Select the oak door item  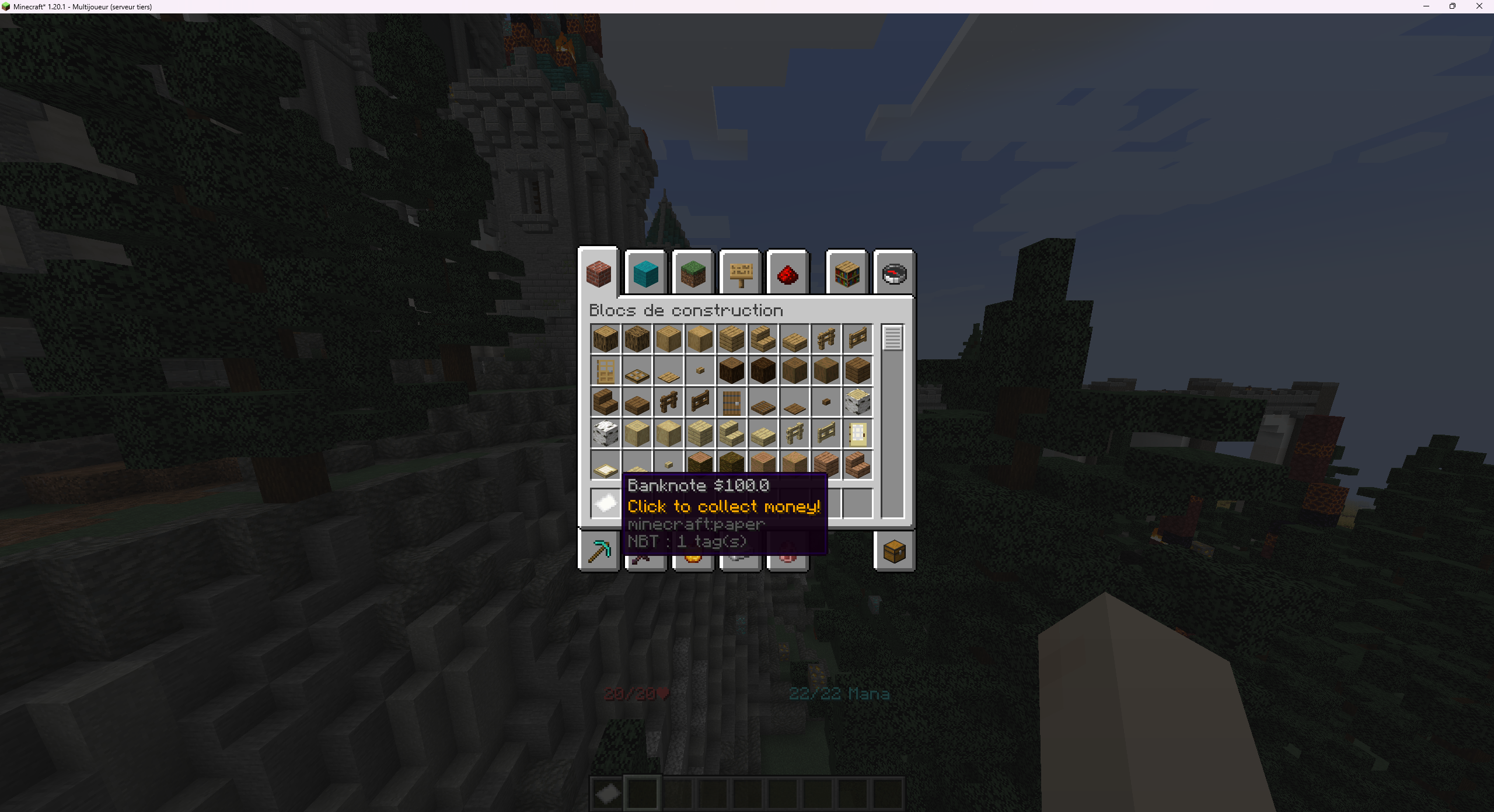point(605,370)
